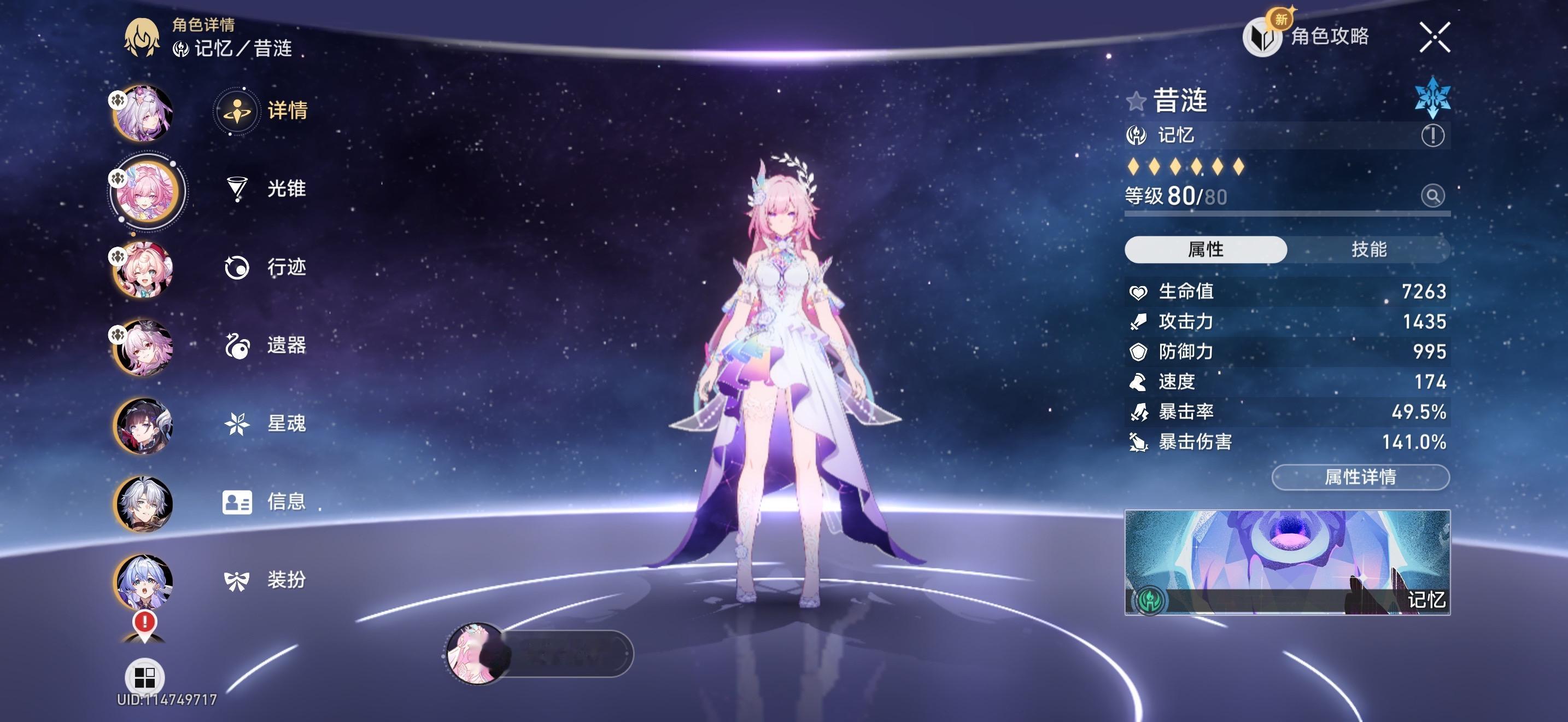Switch to the 技能 skills tab
Image resolution: width=1568 pixels, height=722 pixels.
point(1368,249)
